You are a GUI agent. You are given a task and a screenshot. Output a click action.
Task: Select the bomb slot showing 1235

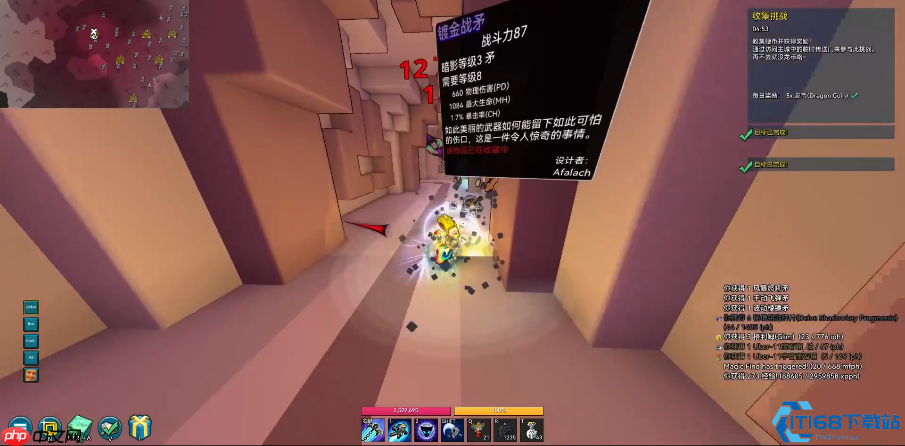tap(503, 428)
